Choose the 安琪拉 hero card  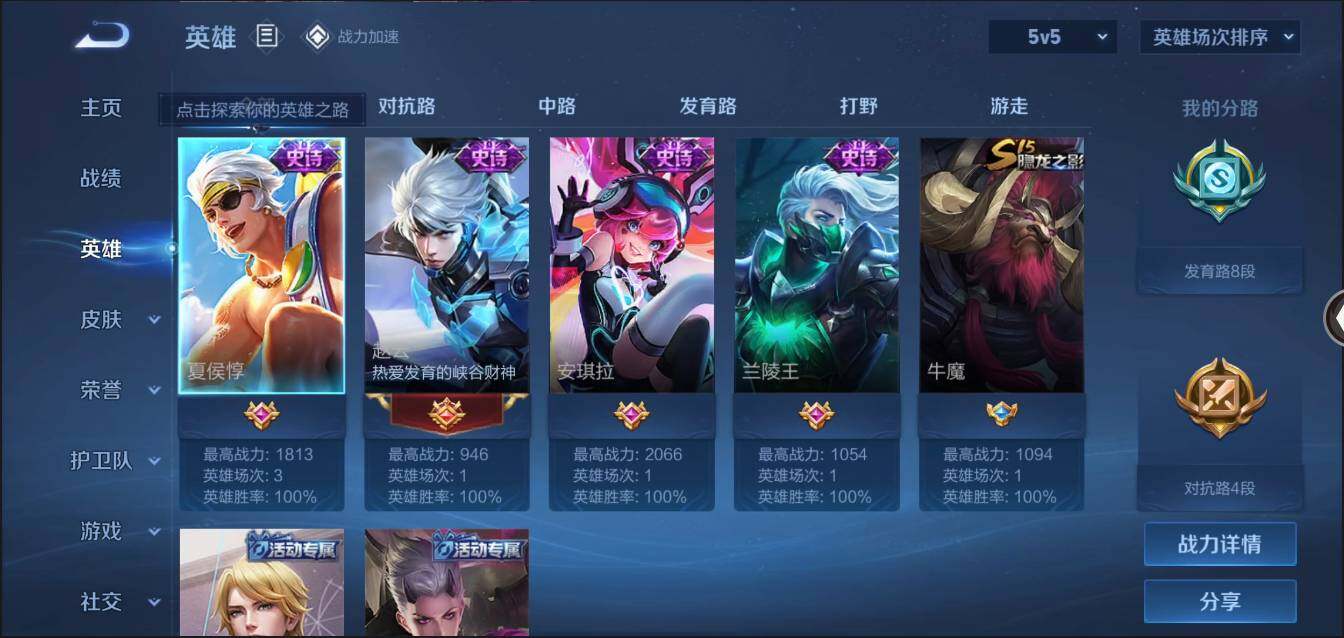click(x=632, y=265)
